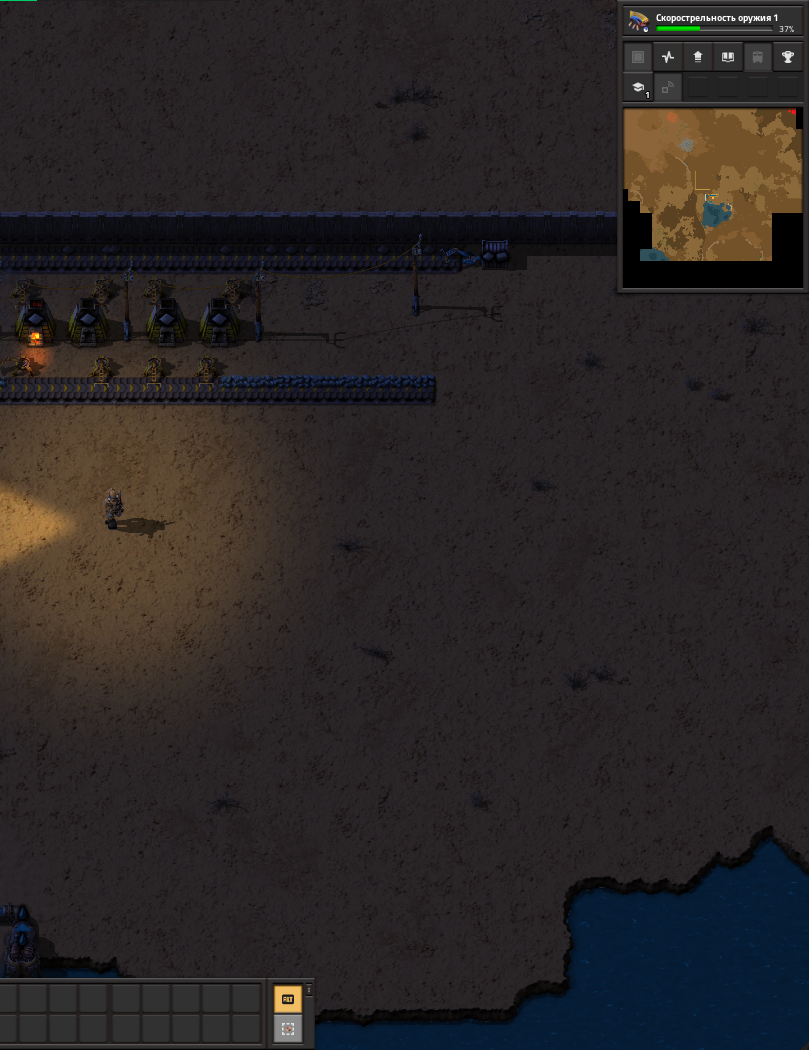Click the greyed train icon button
This screenshot has width=809, height=1050.
pyautogui.click(x=758, y=57)
